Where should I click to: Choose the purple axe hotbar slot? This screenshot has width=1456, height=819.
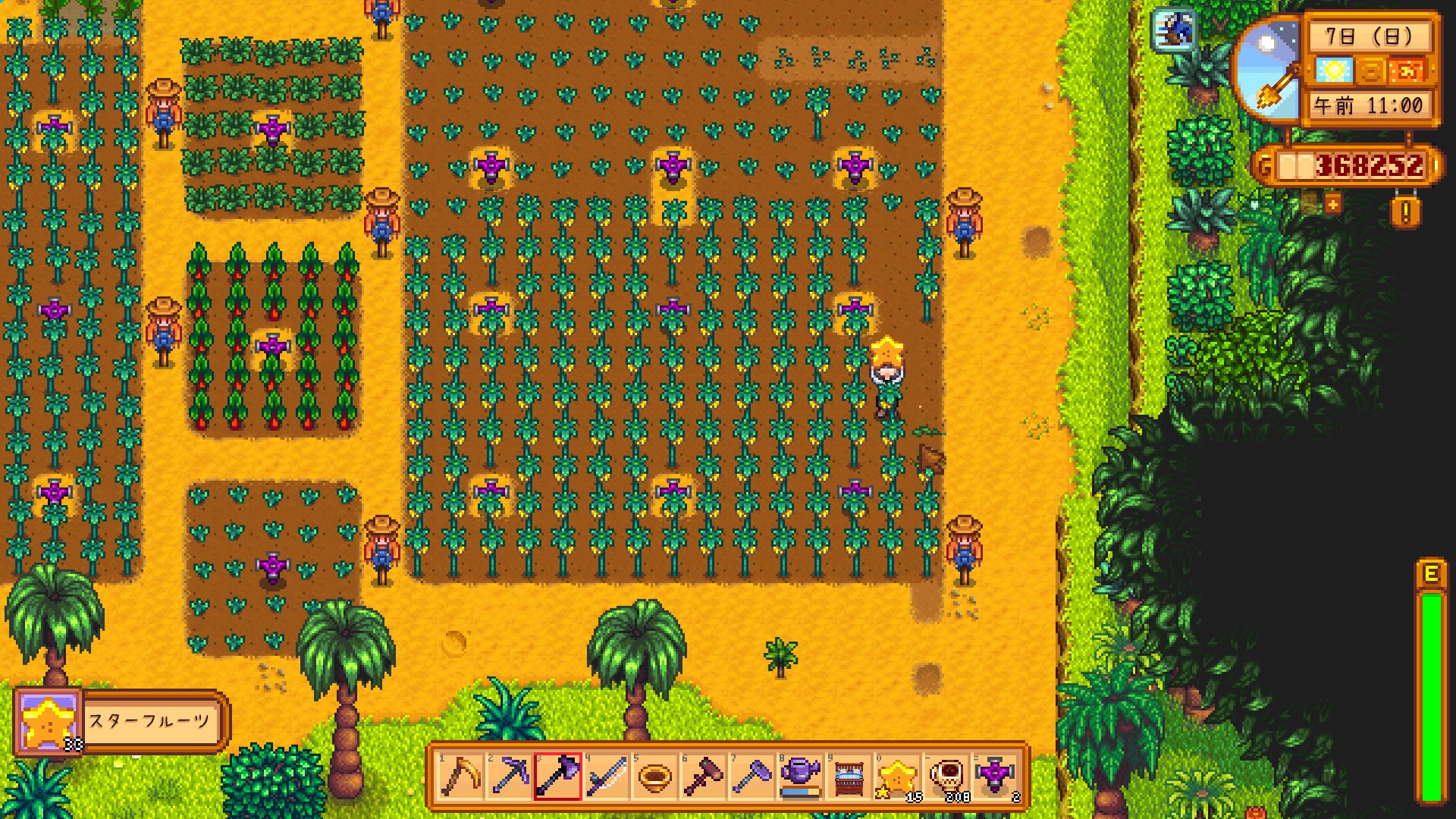(557, 777)
